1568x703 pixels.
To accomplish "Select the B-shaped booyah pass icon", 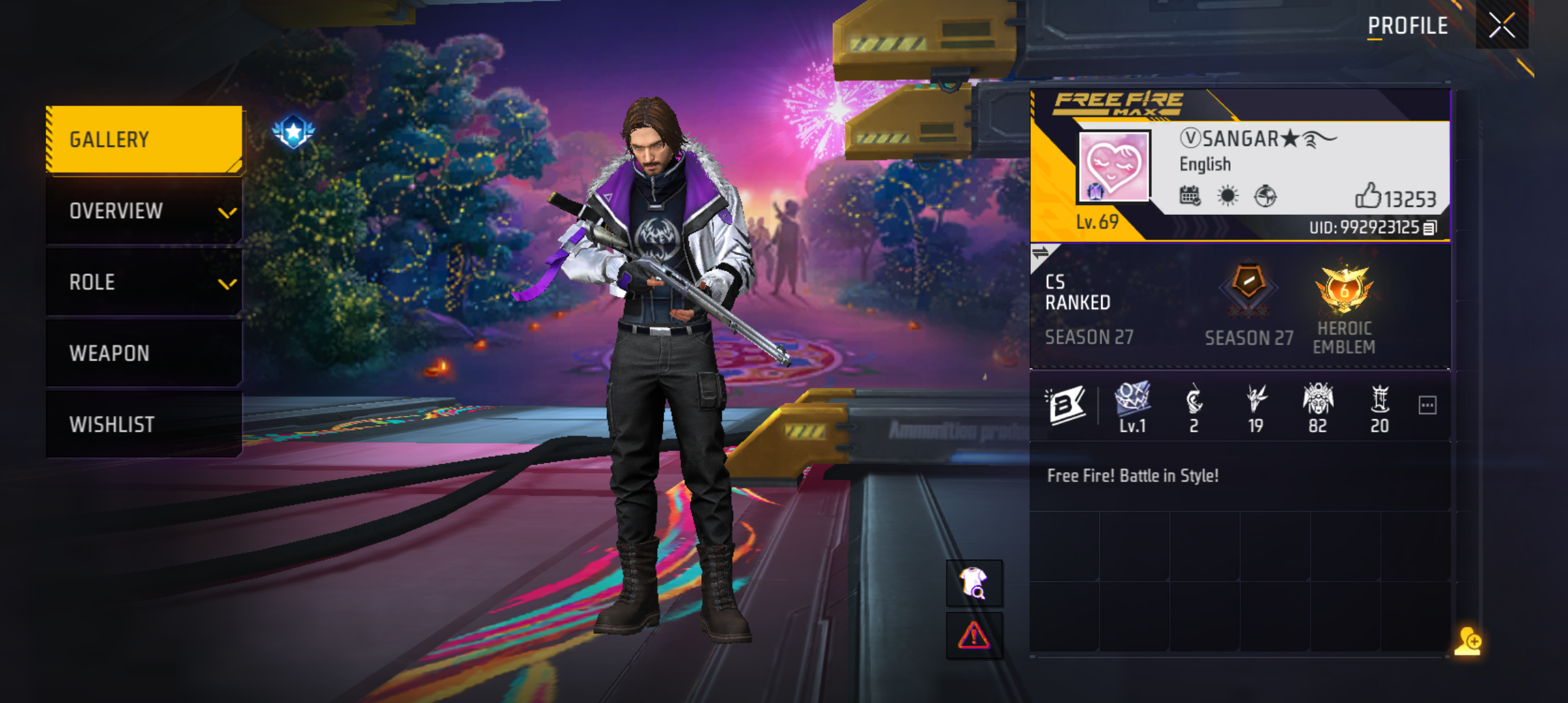I will 1065,405.
